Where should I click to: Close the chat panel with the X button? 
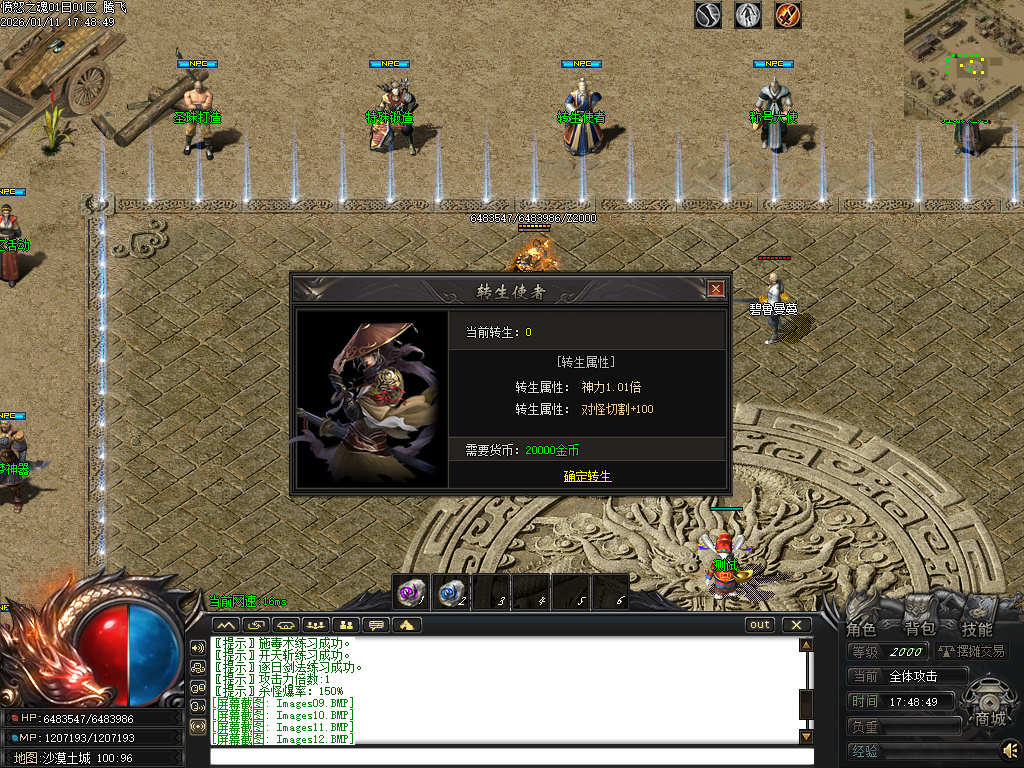click(796, 625)
